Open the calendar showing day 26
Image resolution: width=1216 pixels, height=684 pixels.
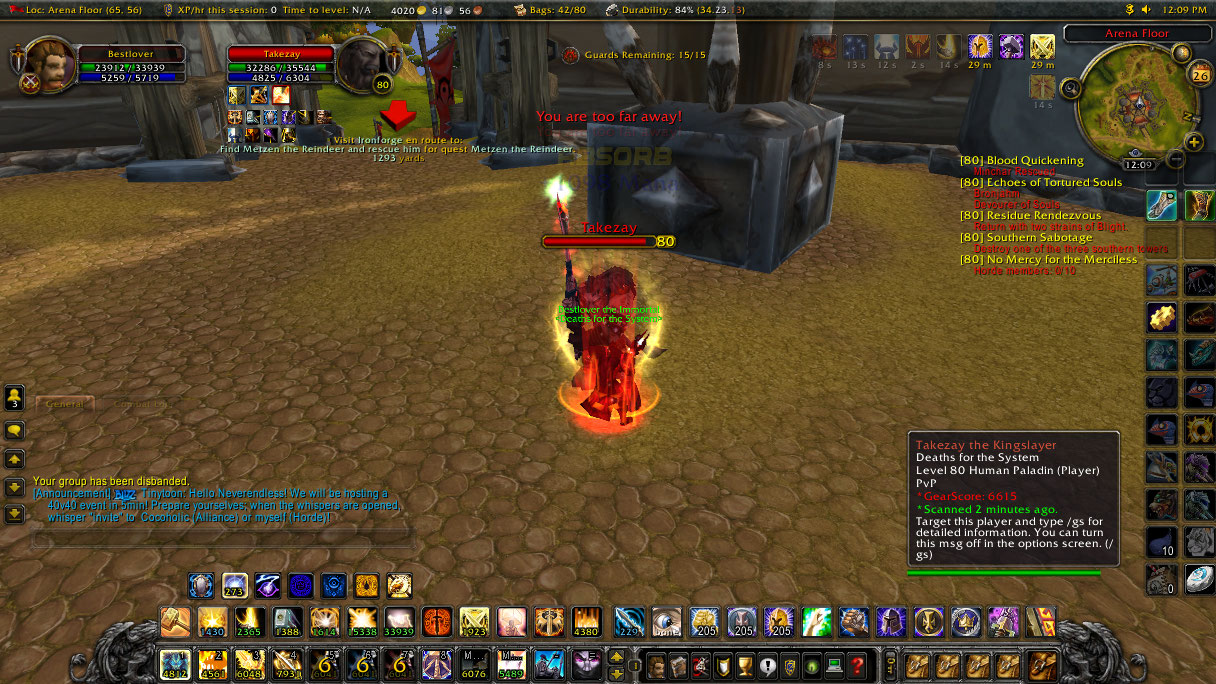1200,74
